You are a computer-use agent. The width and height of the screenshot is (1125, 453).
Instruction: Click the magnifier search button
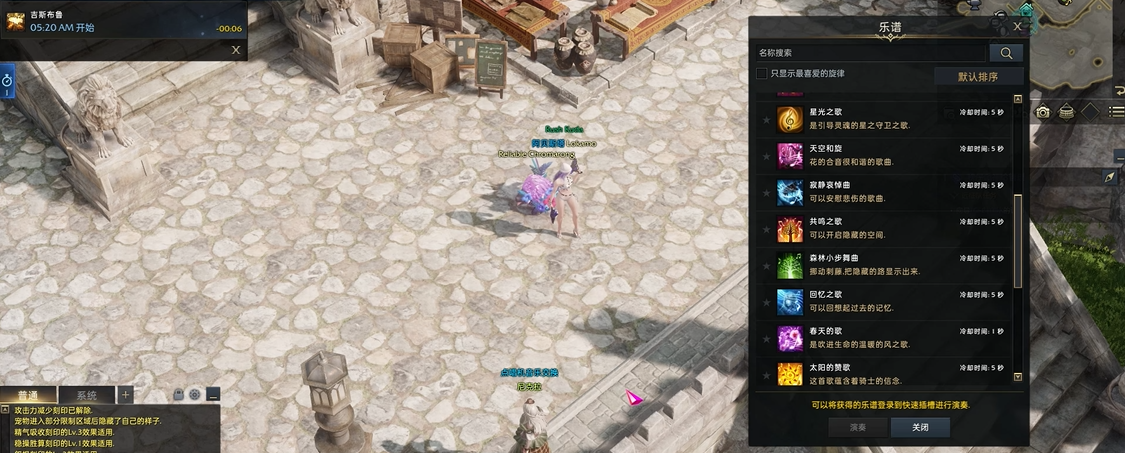tap(1005, 53)
